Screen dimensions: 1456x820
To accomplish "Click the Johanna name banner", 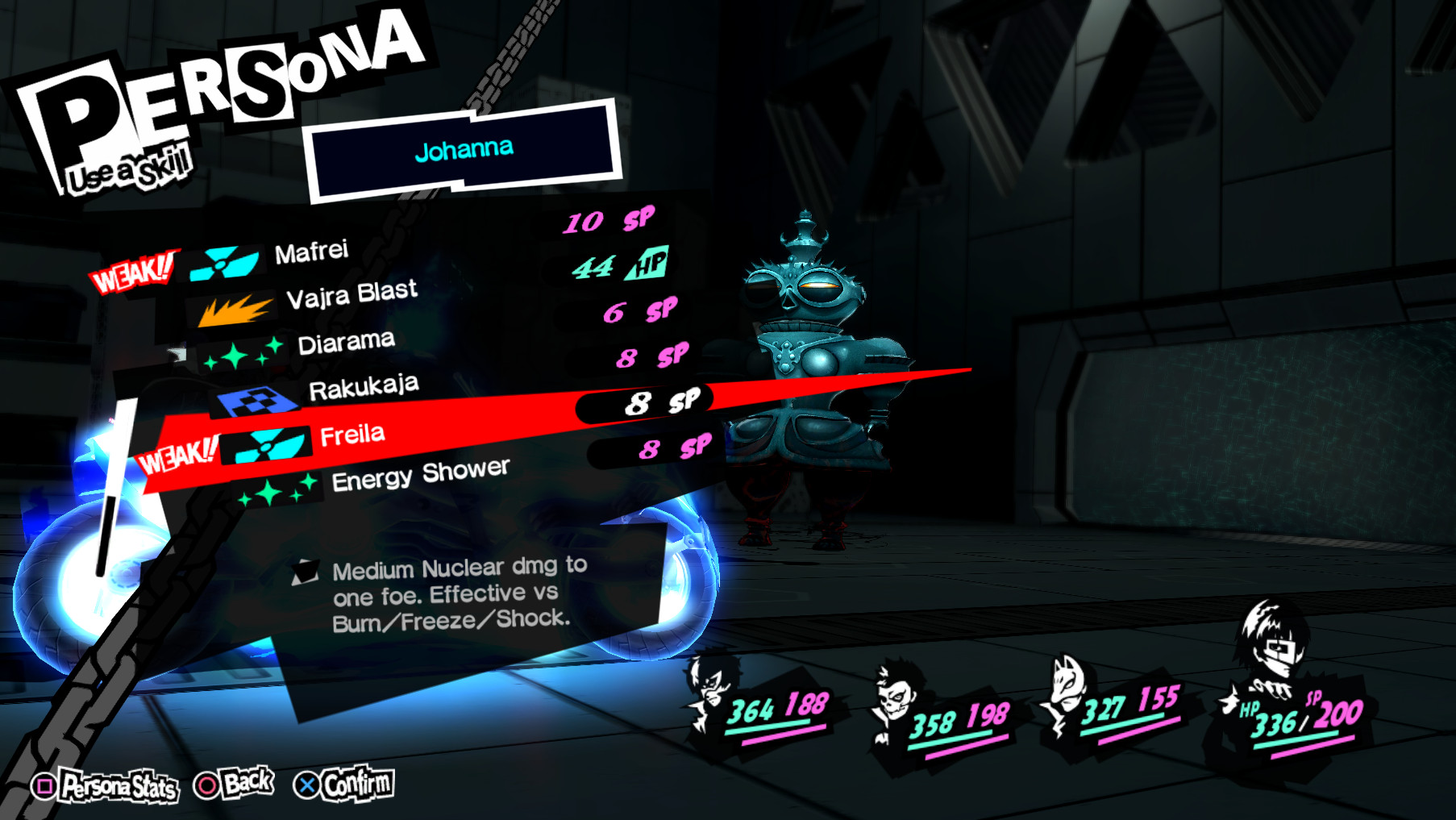I will (464, 148).
